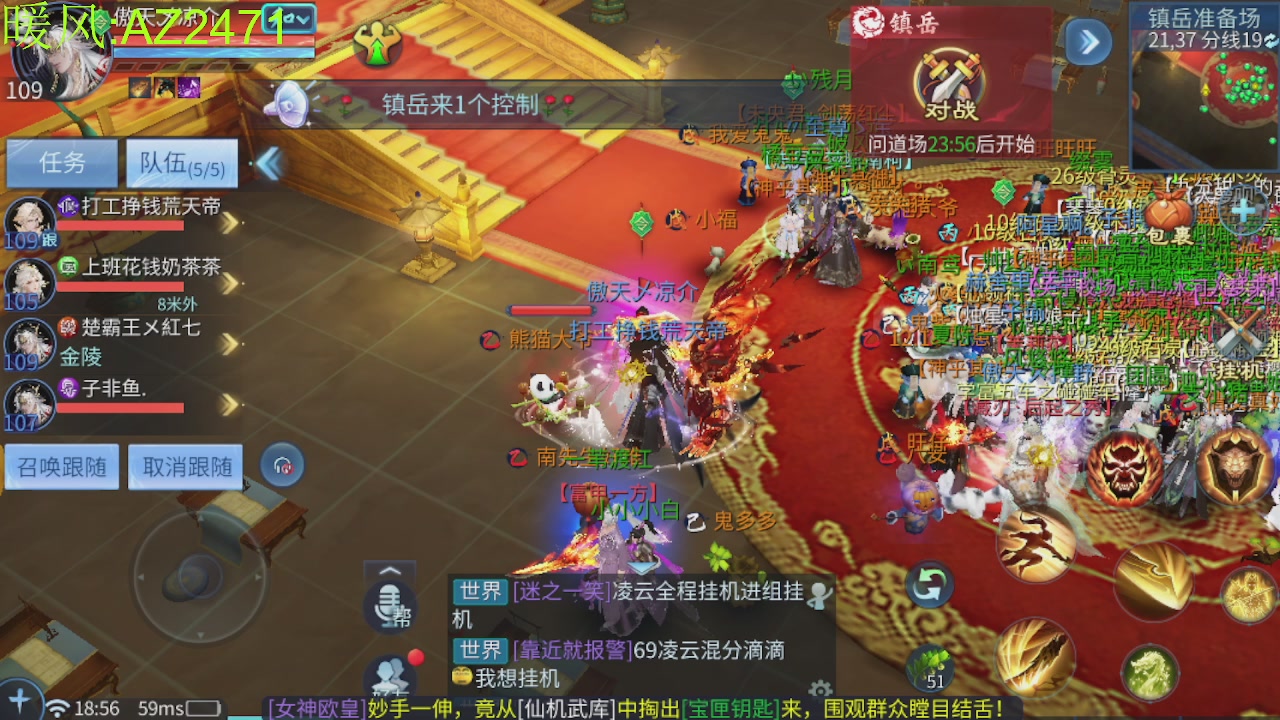This screenshot has height=720, width=1280.
Task: Open the 队伍(5/5) tab
Action: (x=180, y=162)
